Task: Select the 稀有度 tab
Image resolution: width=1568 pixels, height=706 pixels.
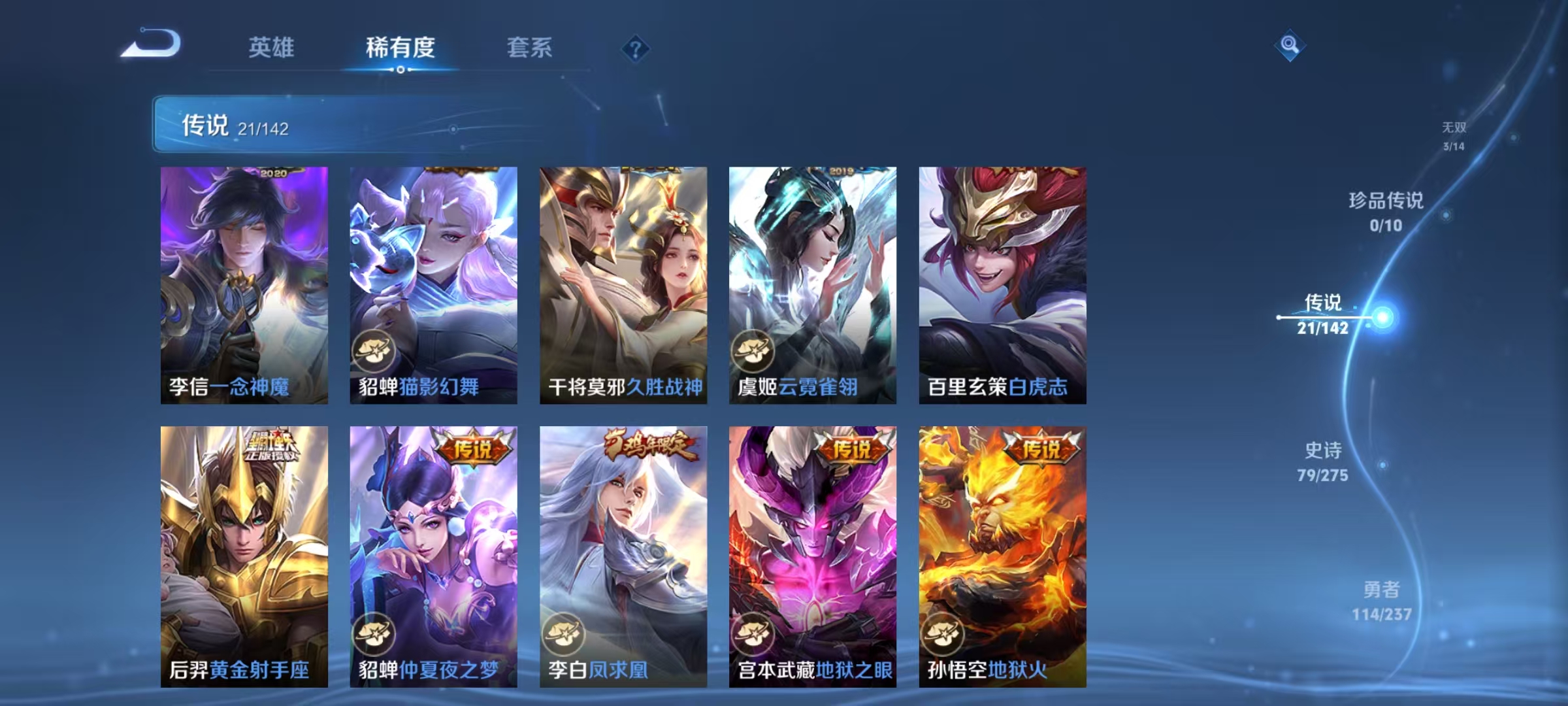Action: (x=401, y=48)
